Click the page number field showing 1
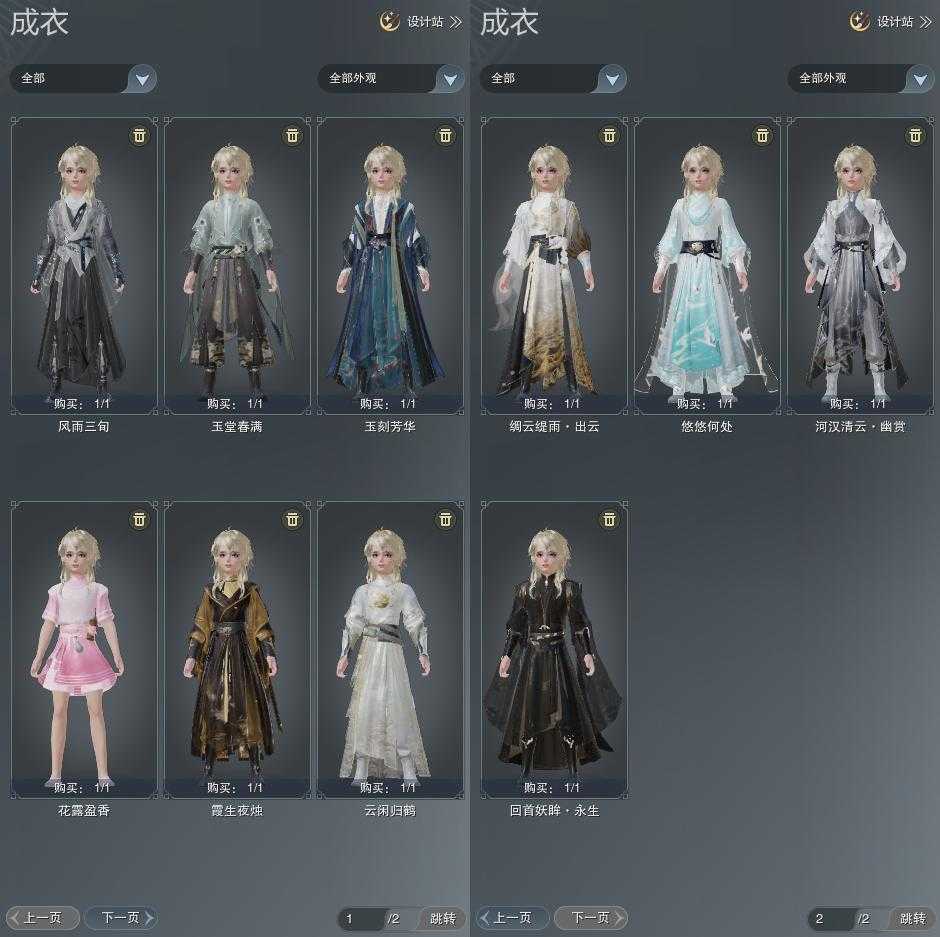Image resolution: width=940 pixels, height=937 pixels. [358, 918]
